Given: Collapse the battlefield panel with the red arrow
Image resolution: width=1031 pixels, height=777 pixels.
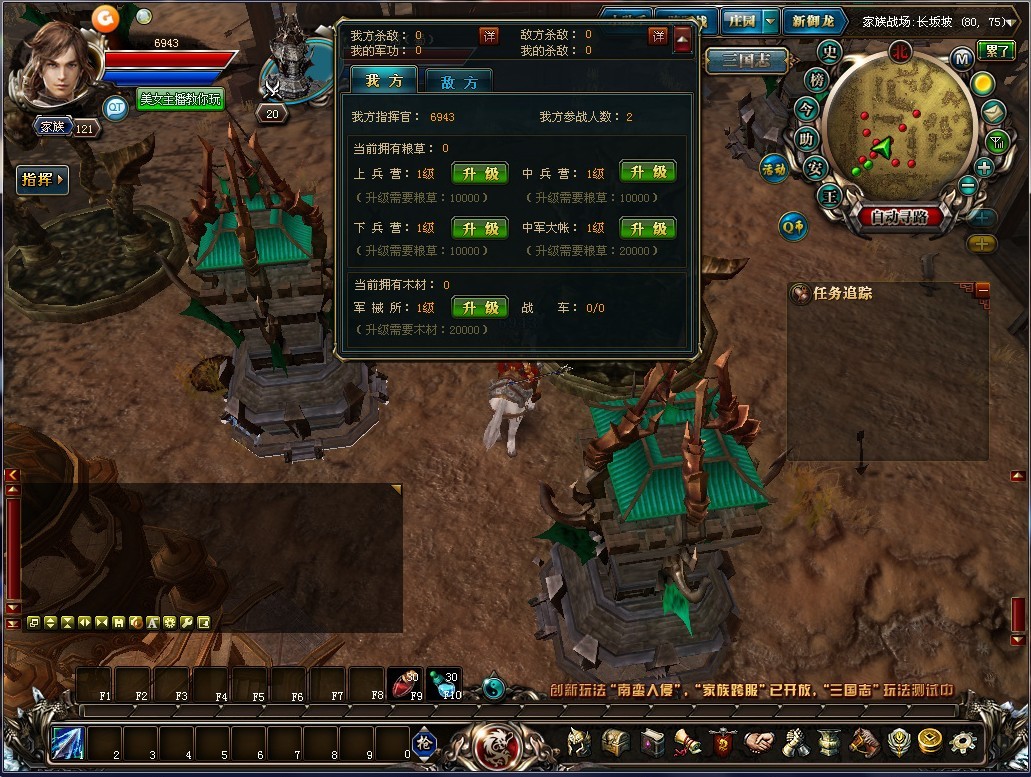Looking at the screenshot, I should click(683, 39).
